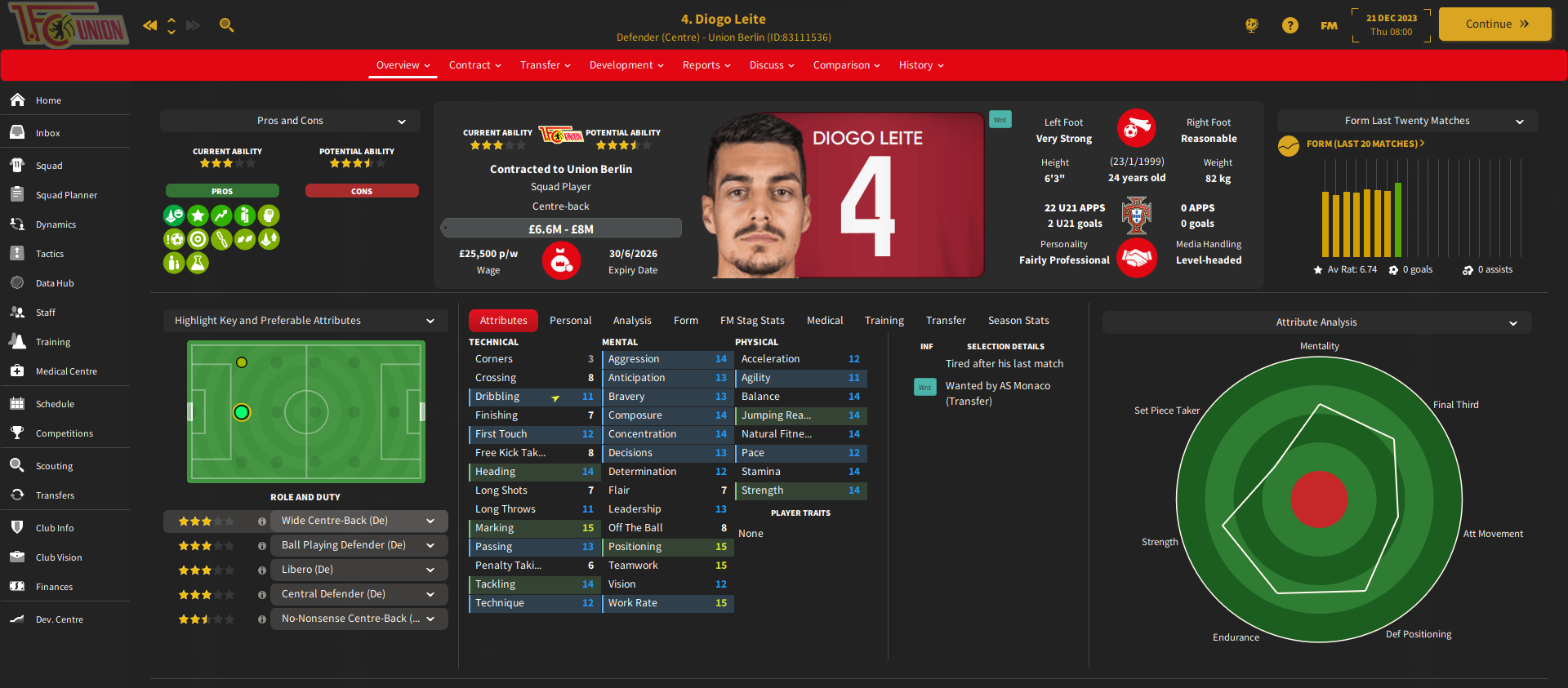Image resolution: width=1568 pixels, height=688 pixels.
Task: Switch to the Personal tab
Action: pos(570,321)
